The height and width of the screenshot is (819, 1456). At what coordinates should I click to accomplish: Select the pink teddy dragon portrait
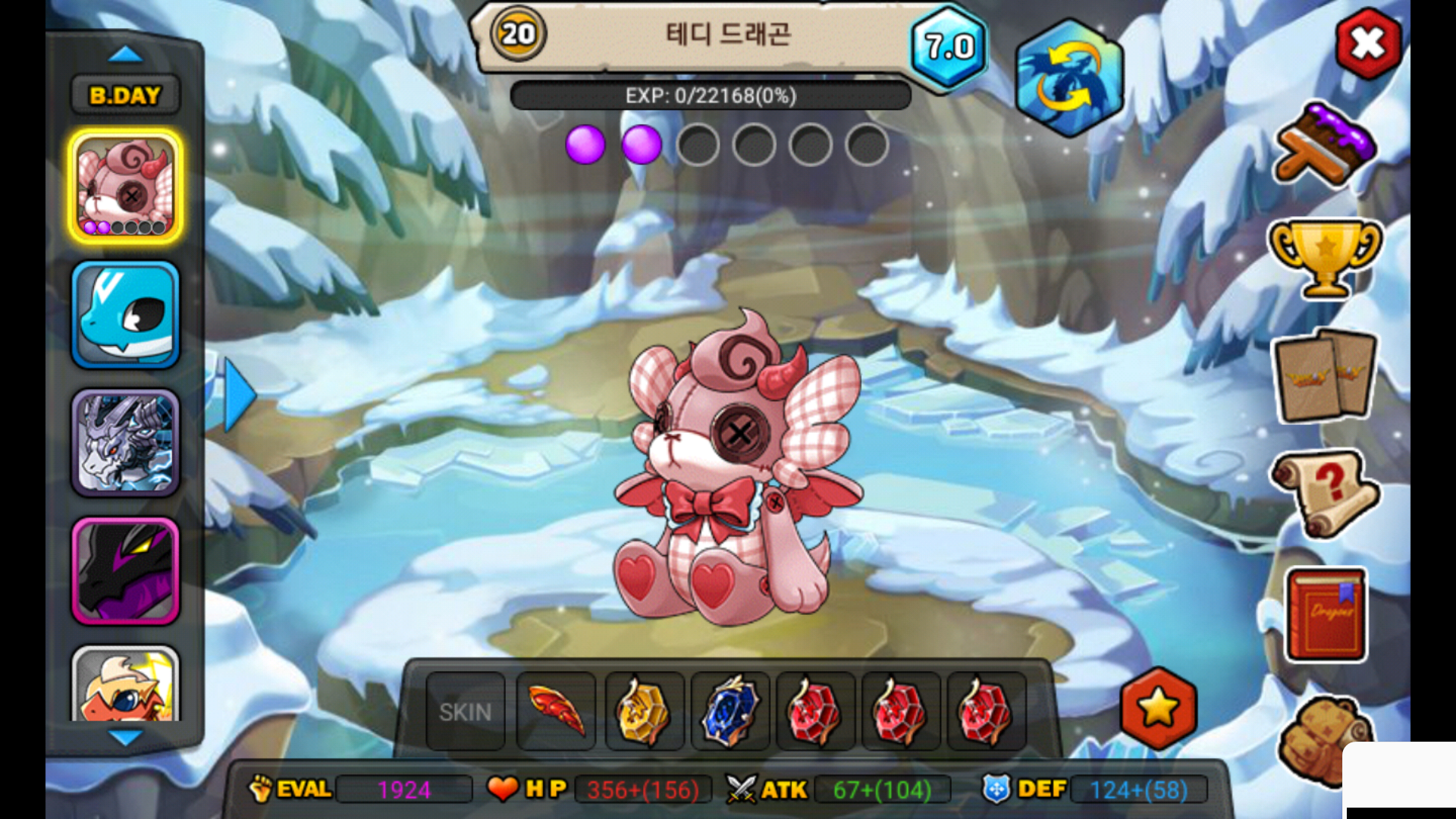tap(126, 187)
